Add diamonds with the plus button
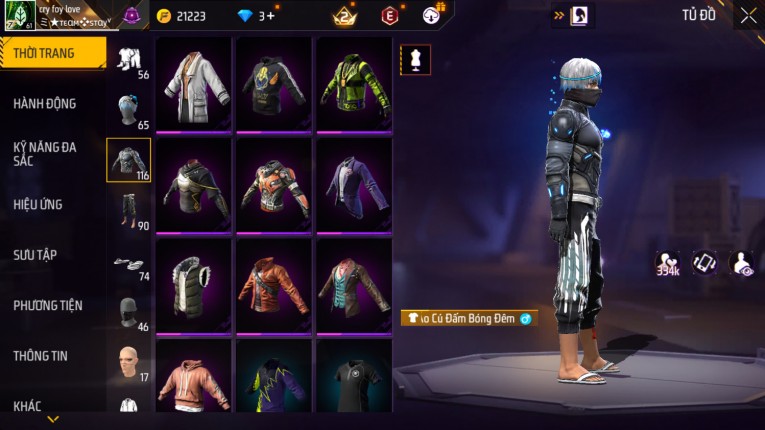Viewport: 765px width, 430px height. [x=269, y=15]
